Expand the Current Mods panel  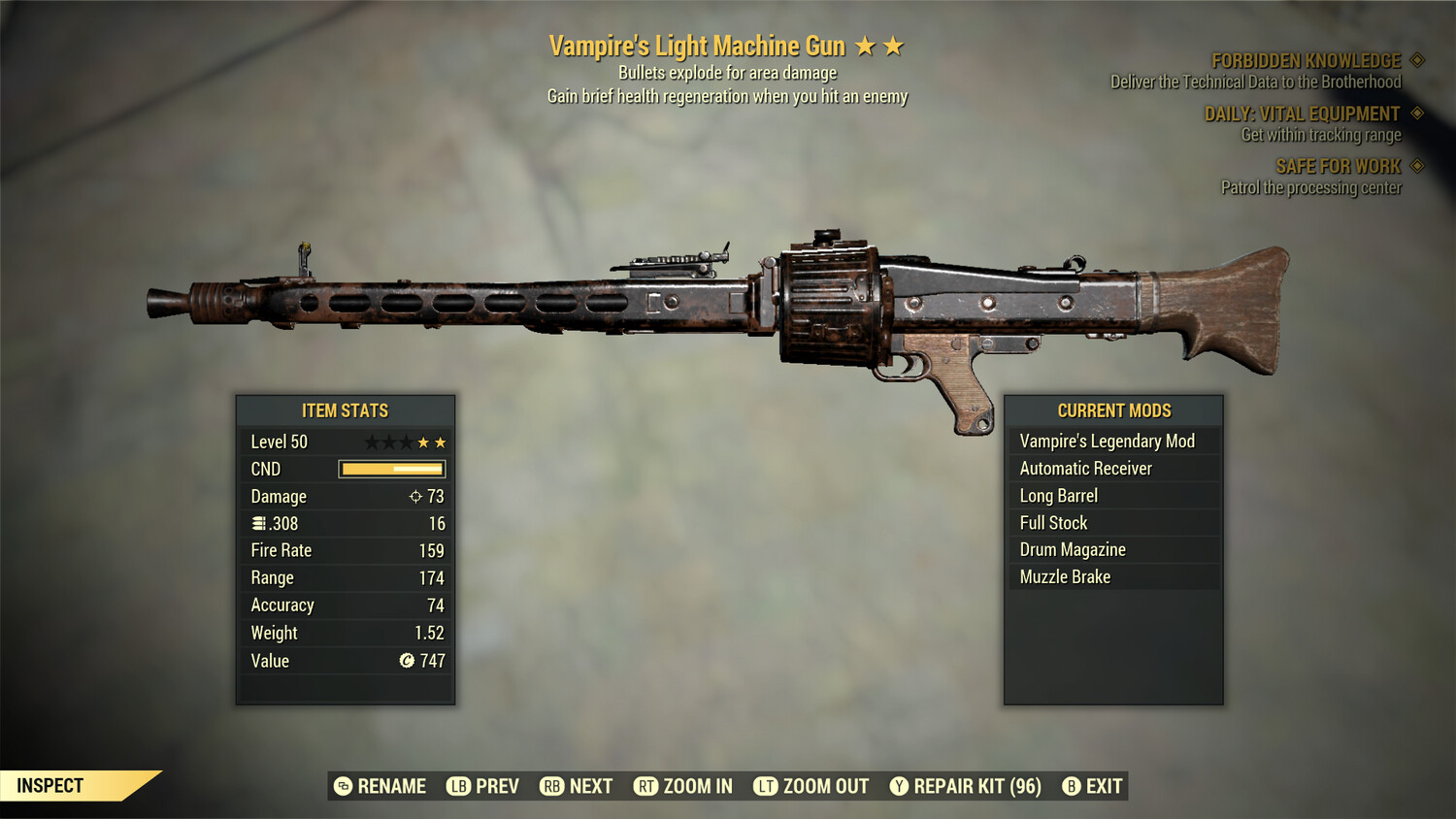click(x=1114, y=410)
